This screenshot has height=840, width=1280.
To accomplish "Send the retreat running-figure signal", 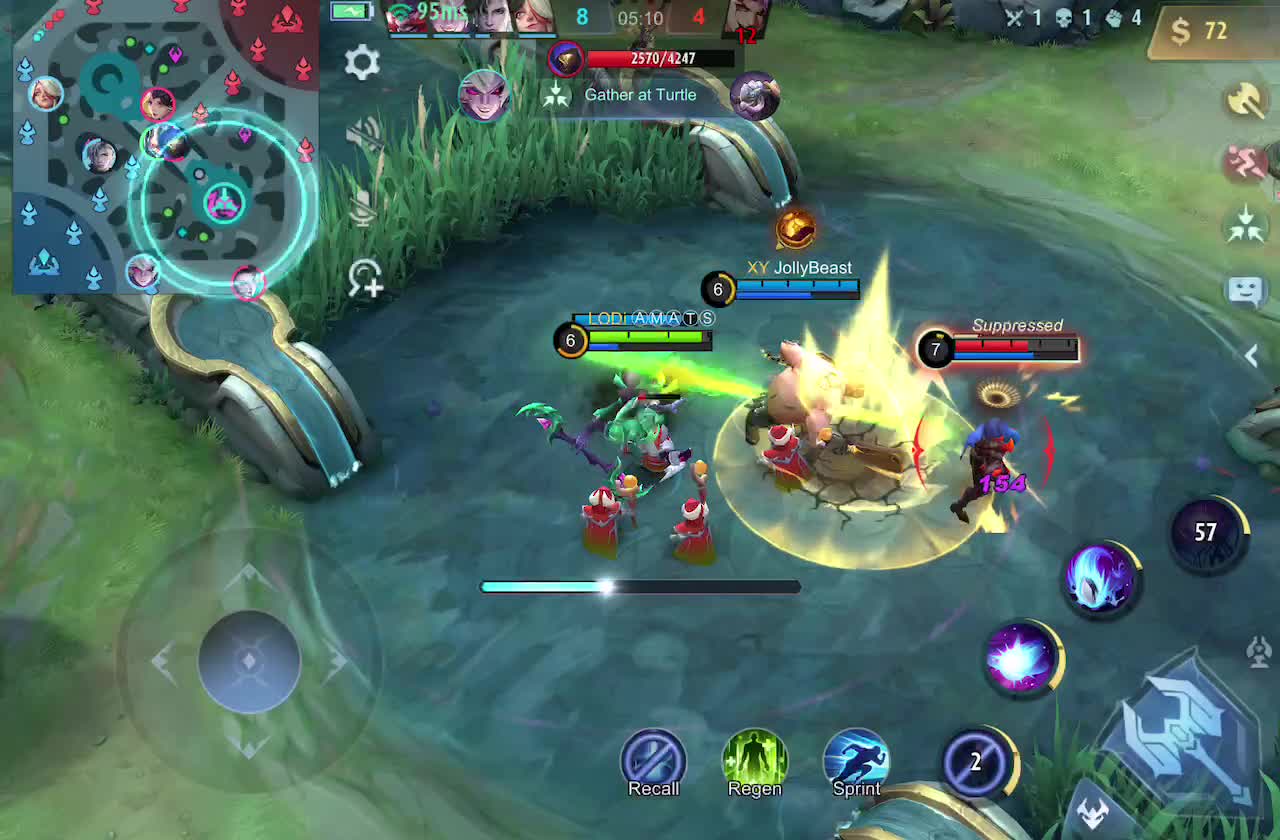I will point(1245,162).
